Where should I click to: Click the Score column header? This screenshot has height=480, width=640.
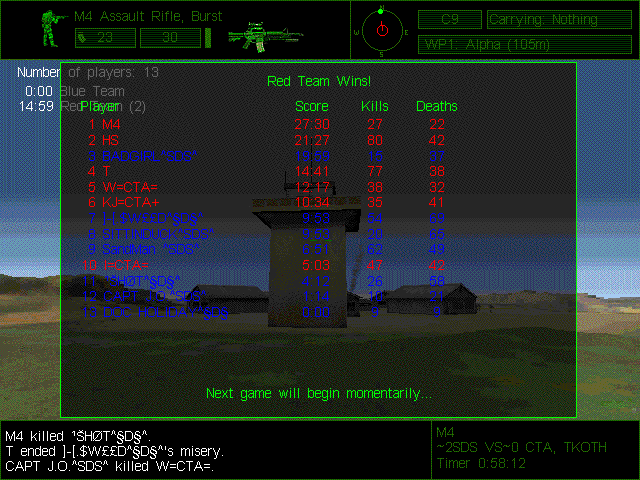(312, 106)
